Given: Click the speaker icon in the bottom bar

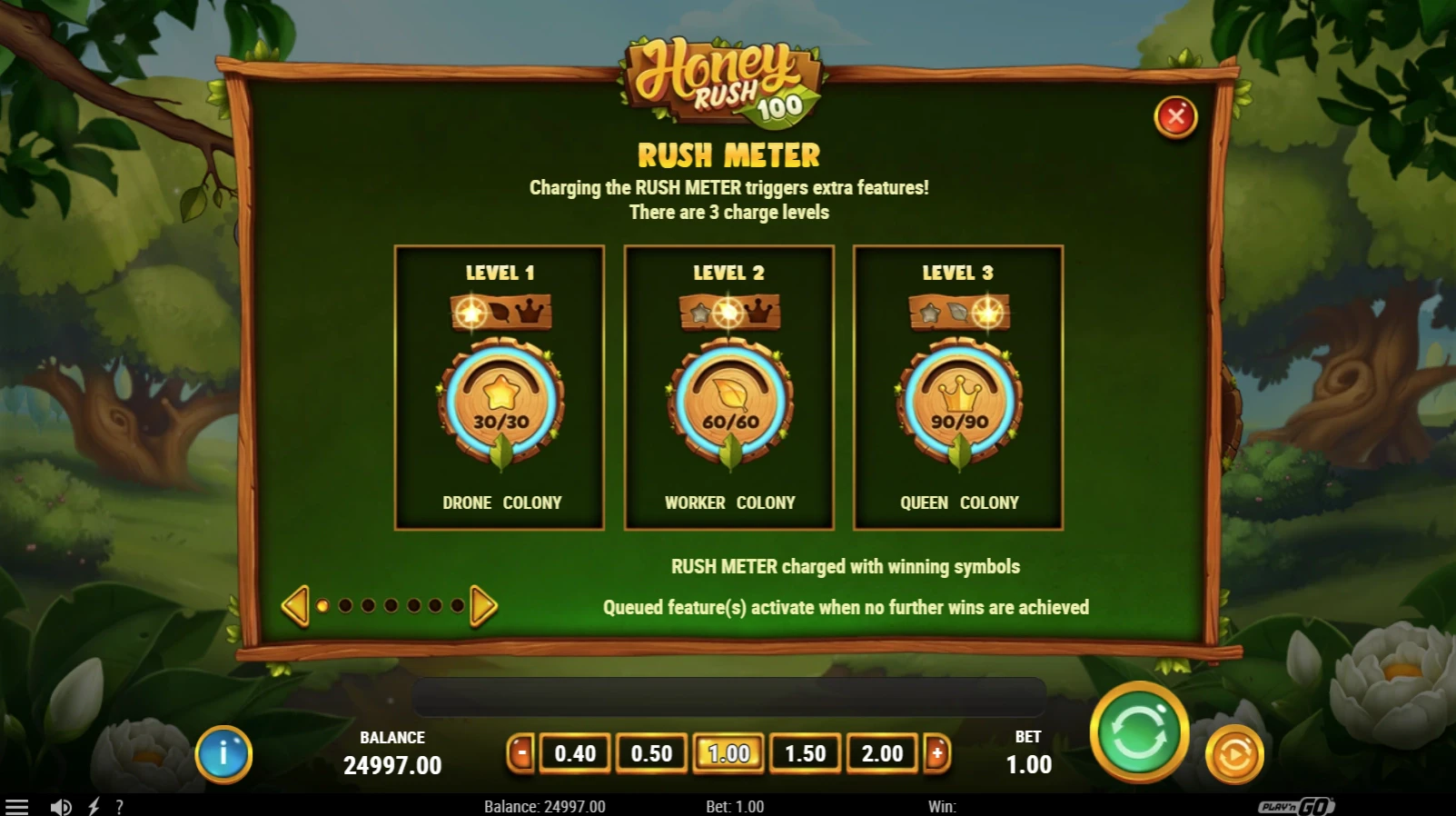Looking at the screenshot, I should click(x=59, y=806).
